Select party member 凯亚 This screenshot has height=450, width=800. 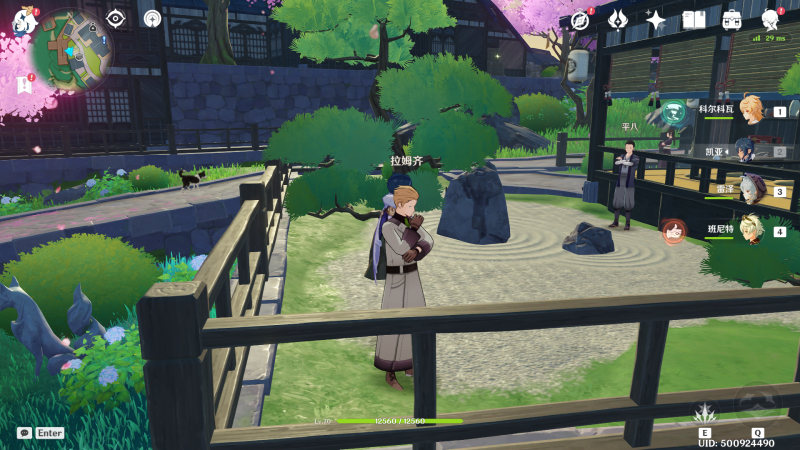tap(750, 150)
